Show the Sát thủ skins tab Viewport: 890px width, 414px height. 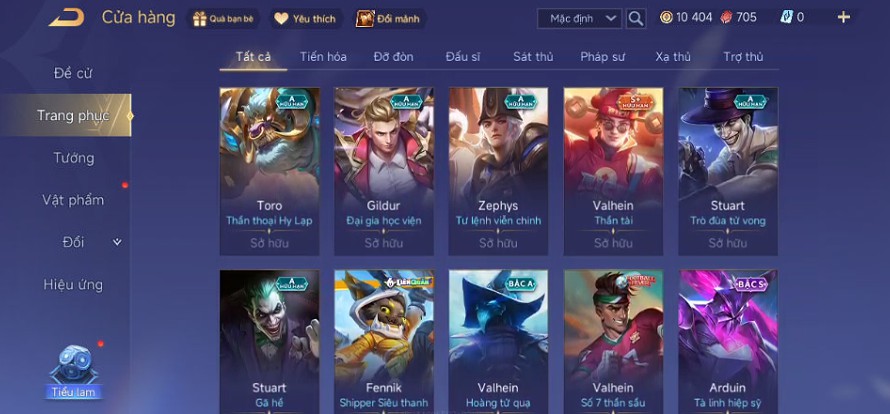533,57
